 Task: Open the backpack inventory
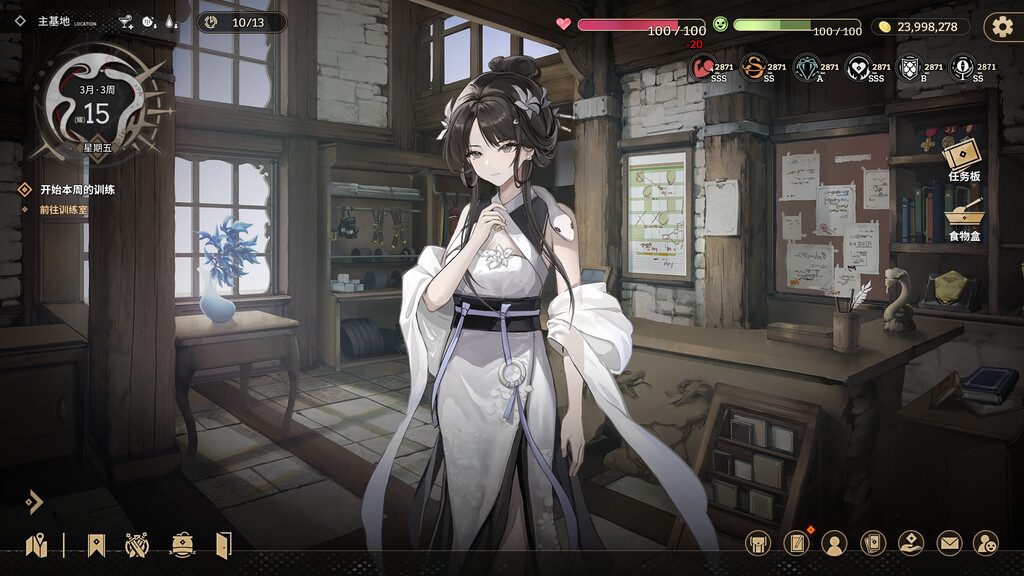pos(759,543)
